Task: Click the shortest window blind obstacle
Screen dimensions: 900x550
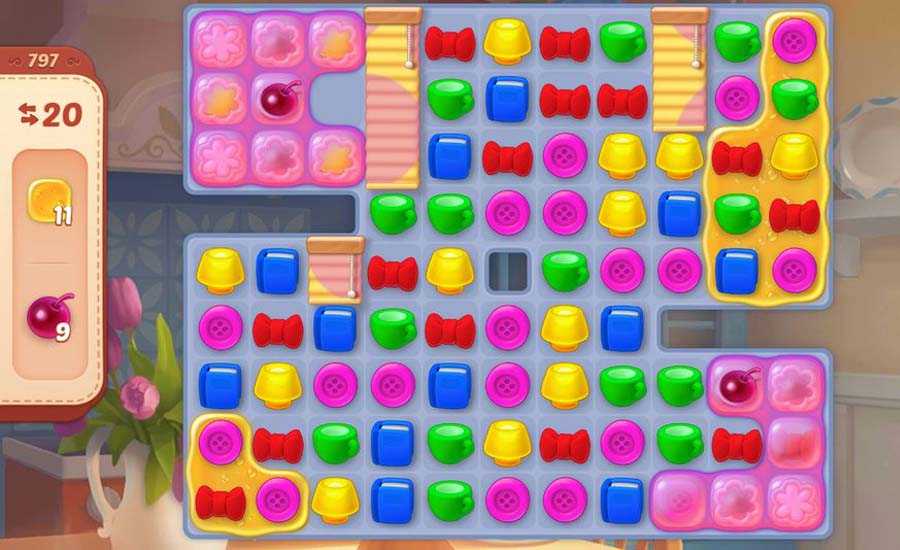Action: pyautogui.click(x=335, y=269)
